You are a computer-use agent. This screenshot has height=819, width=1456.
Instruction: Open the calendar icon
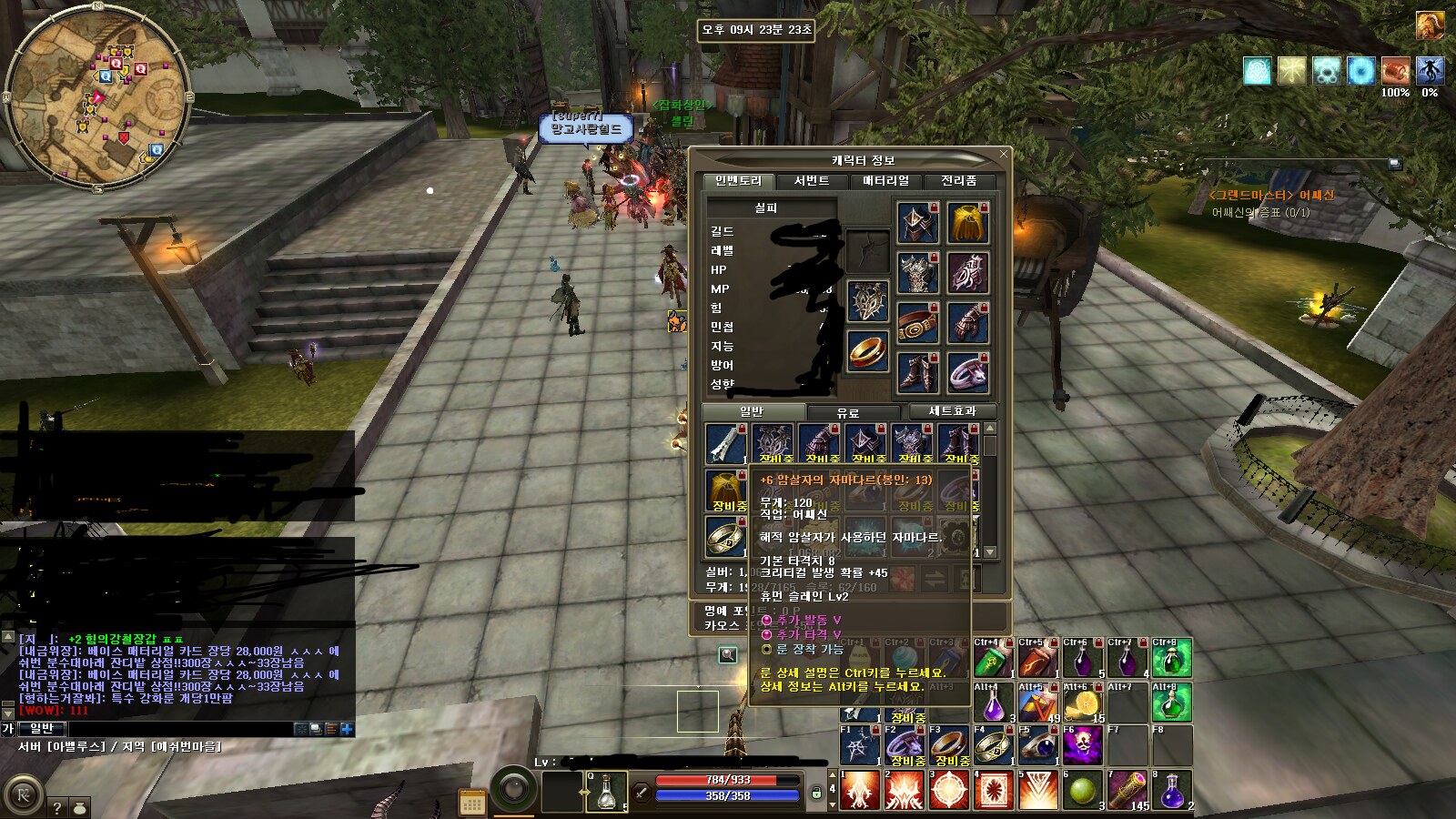tap(472, 803)
